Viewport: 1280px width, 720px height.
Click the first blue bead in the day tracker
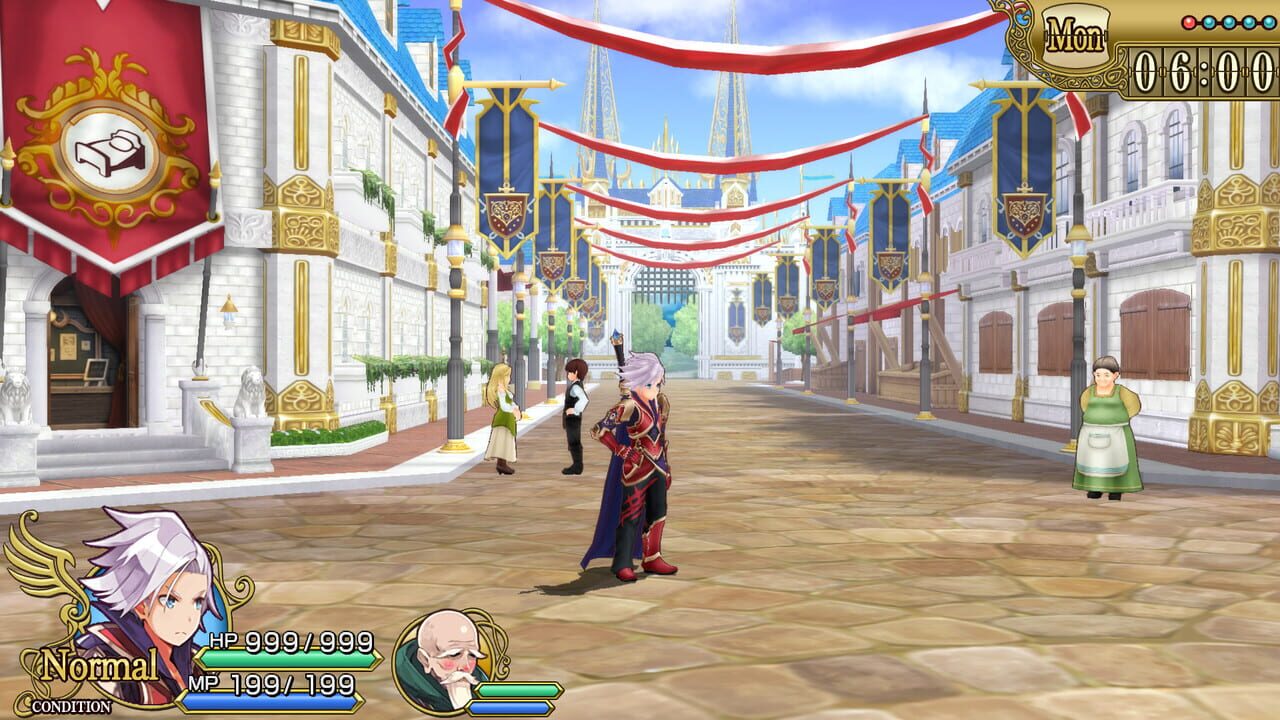coord(1209,22)
